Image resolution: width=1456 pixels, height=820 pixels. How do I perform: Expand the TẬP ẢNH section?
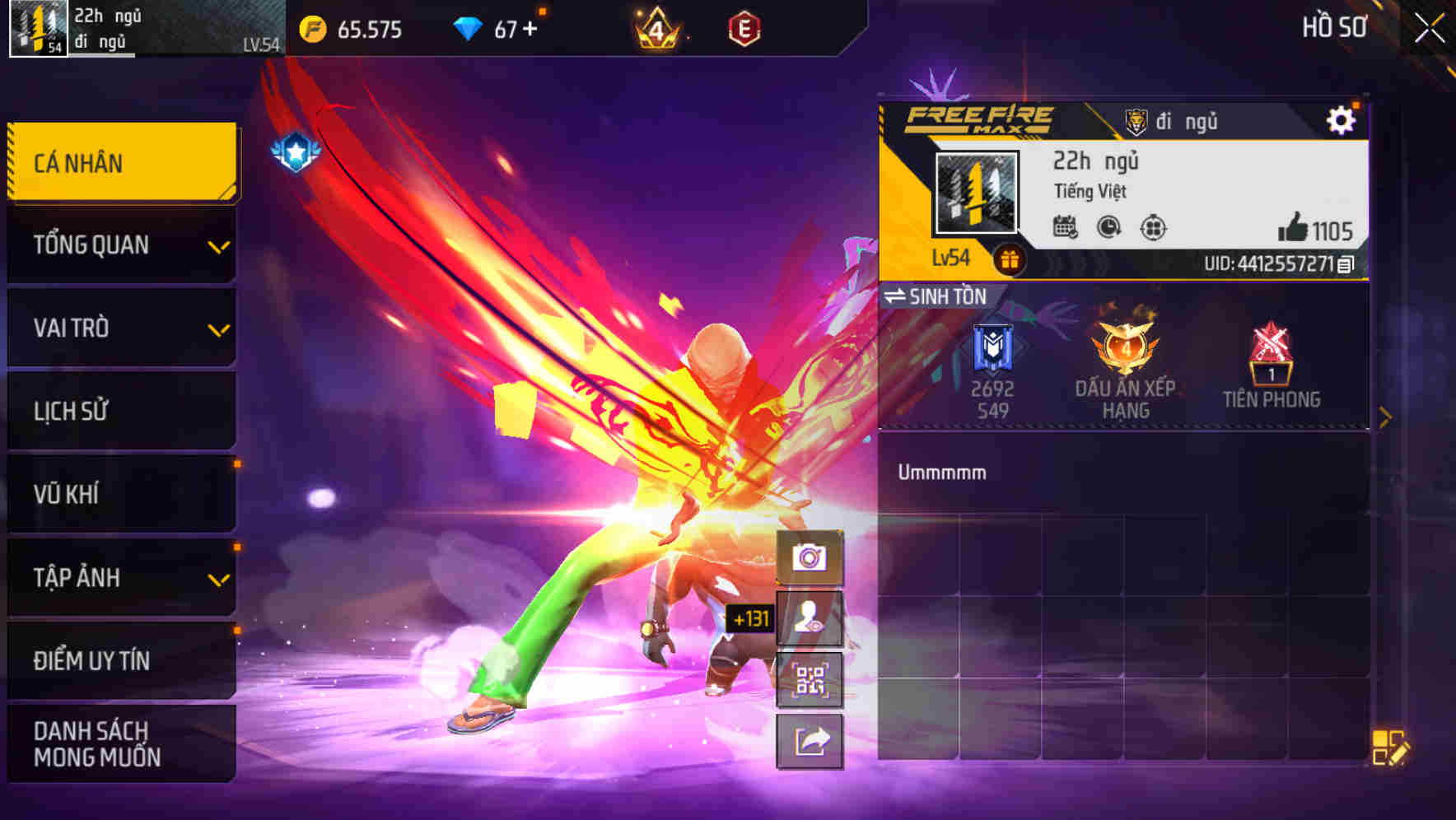122,578
